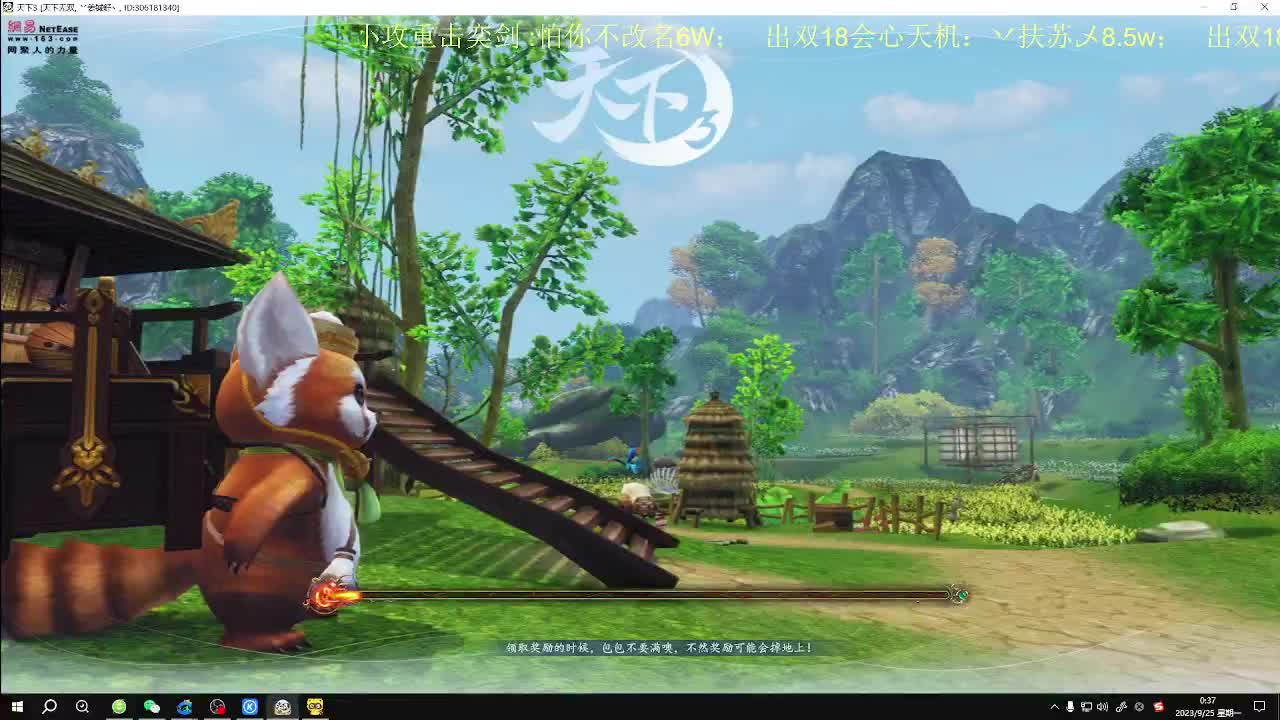Click the clock showing 2023/9/25
This screenshot has width=1280, height=720.
pyautogui.click(x=1205, y=711)
